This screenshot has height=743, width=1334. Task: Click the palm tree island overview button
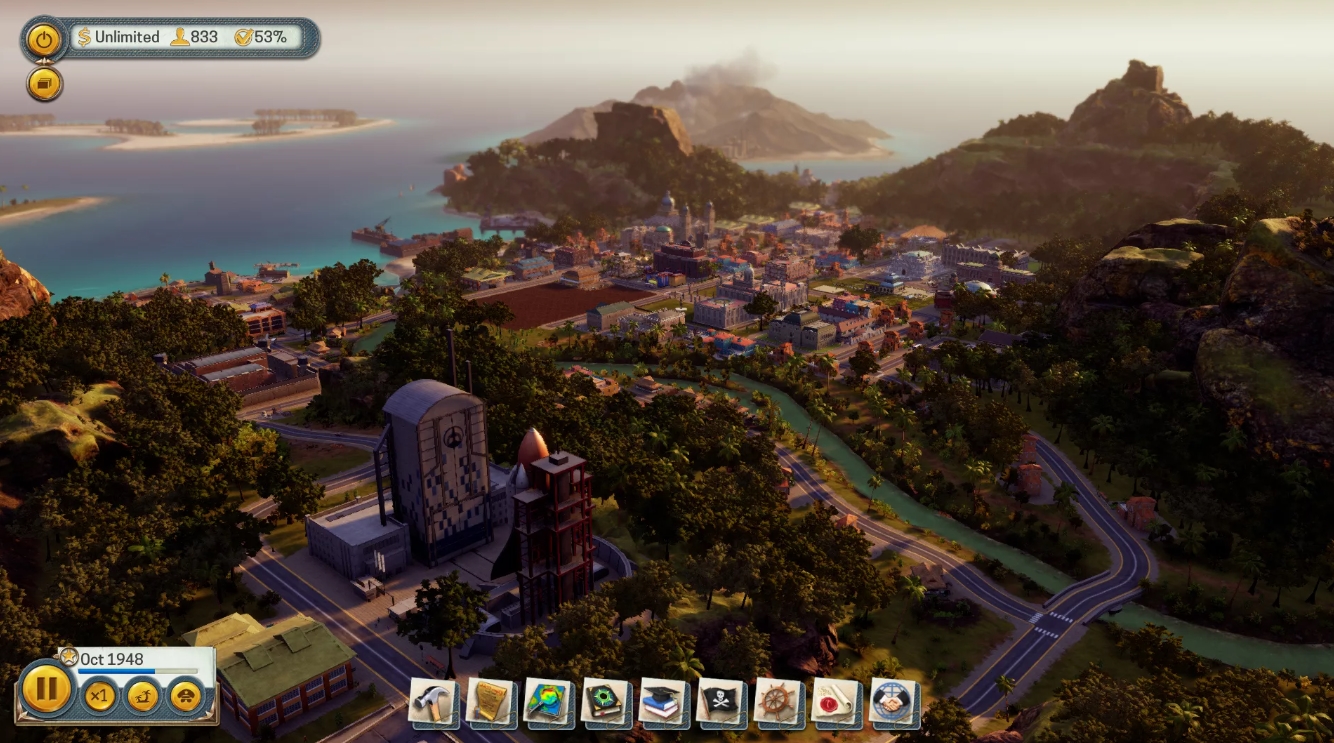(143, 695)
